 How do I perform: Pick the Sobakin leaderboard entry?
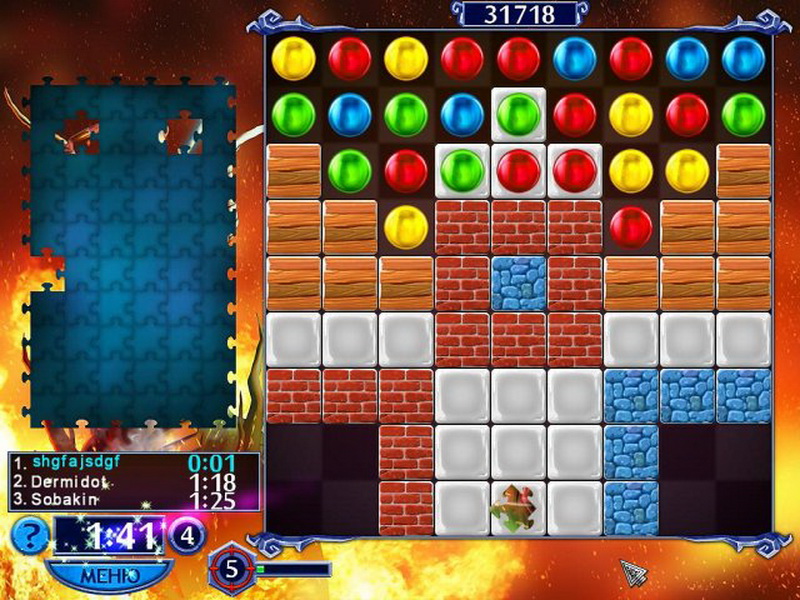pos(134,497)
